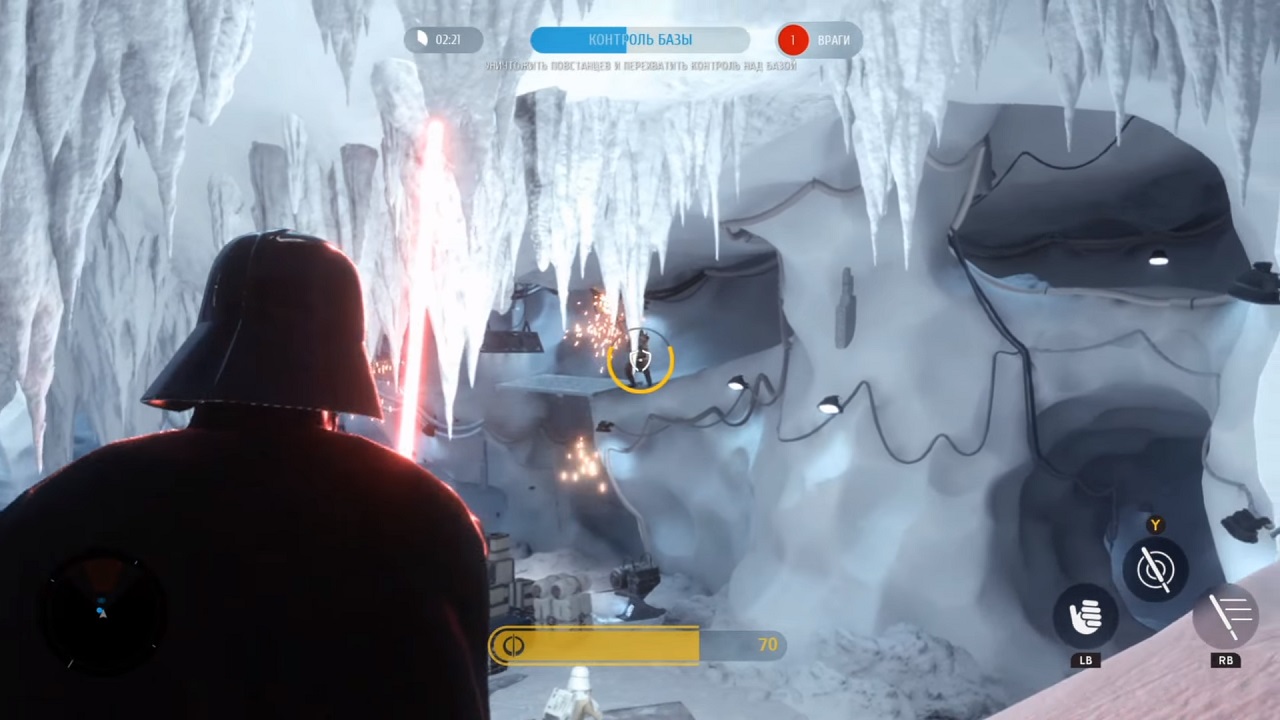Use the lightsaber spin attack ability icon
The width and height of the screenshot is (1280, 720).
tap(1155, 568)
